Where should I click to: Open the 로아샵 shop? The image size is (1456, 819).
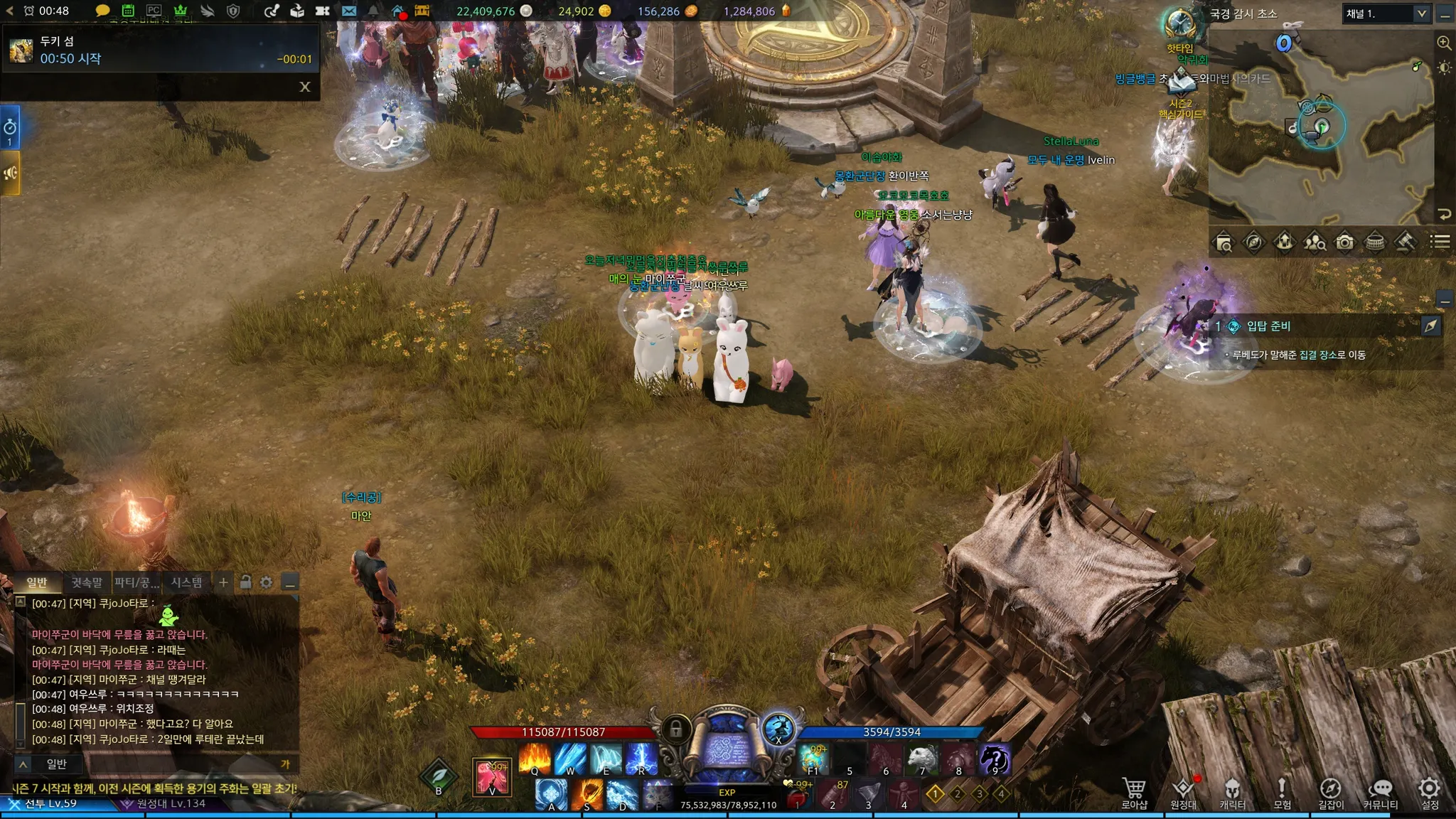1134,793
